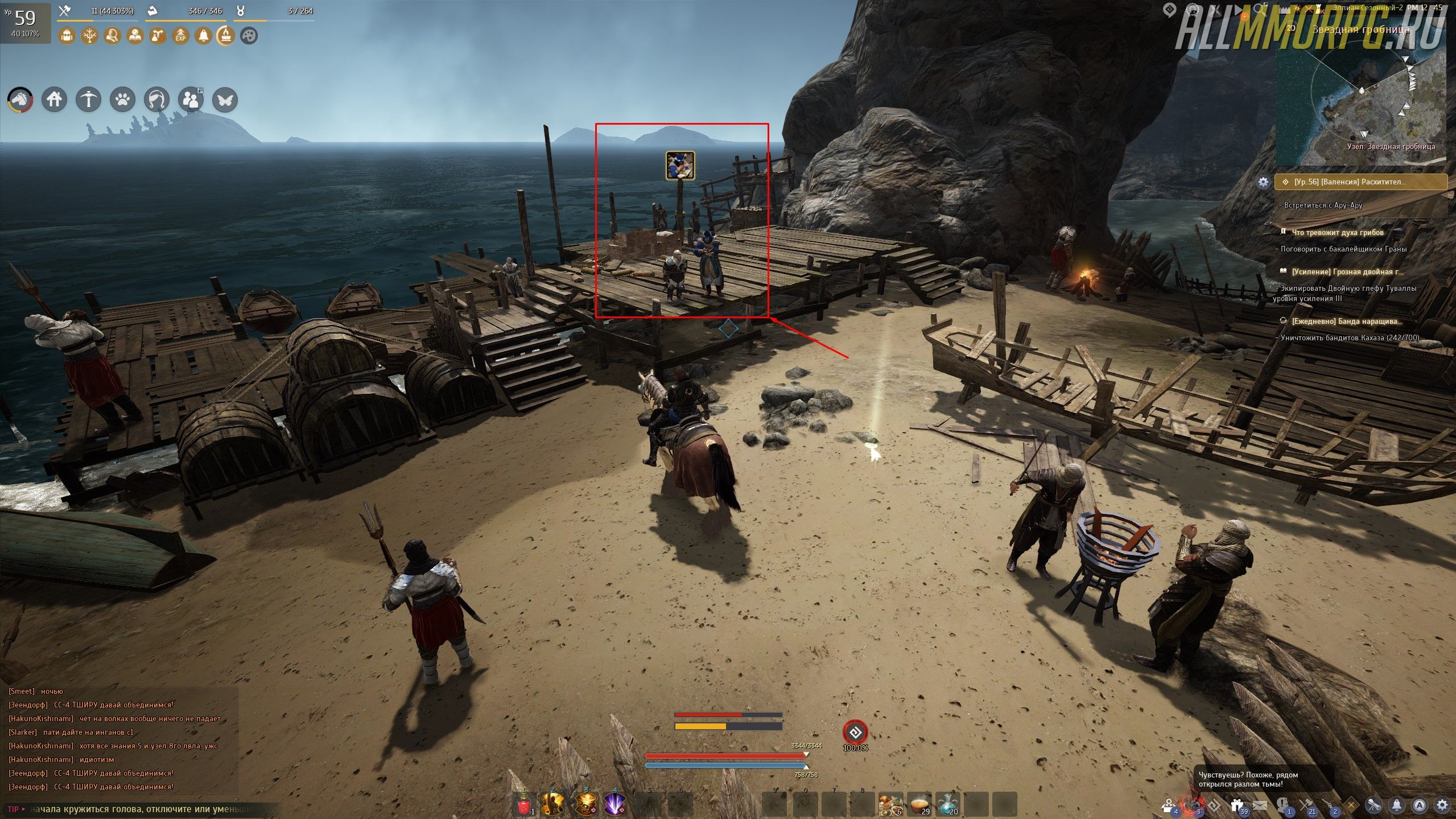Open the horse mount status icon

20,100
